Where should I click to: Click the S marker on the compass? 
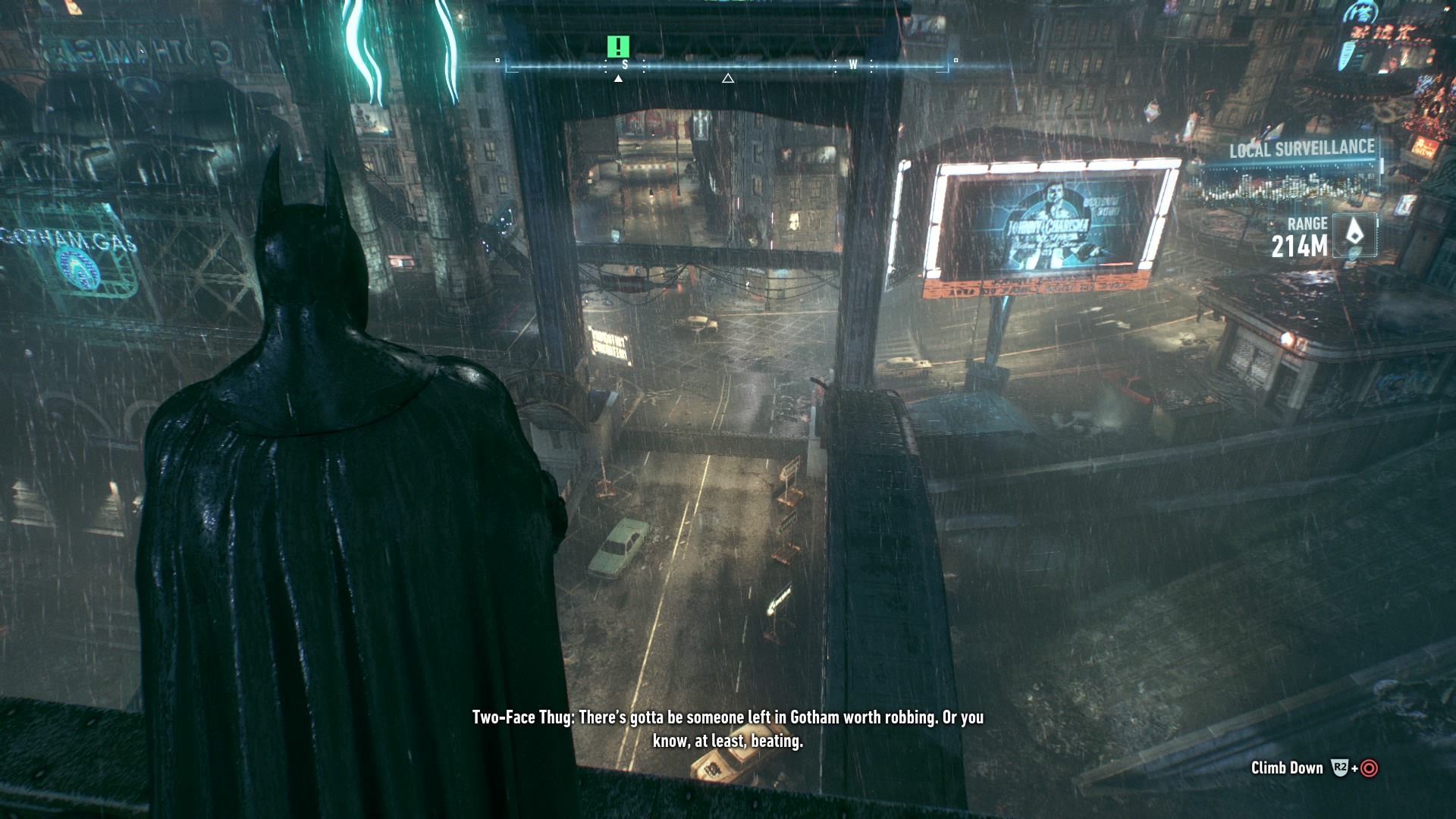[625, 64]
